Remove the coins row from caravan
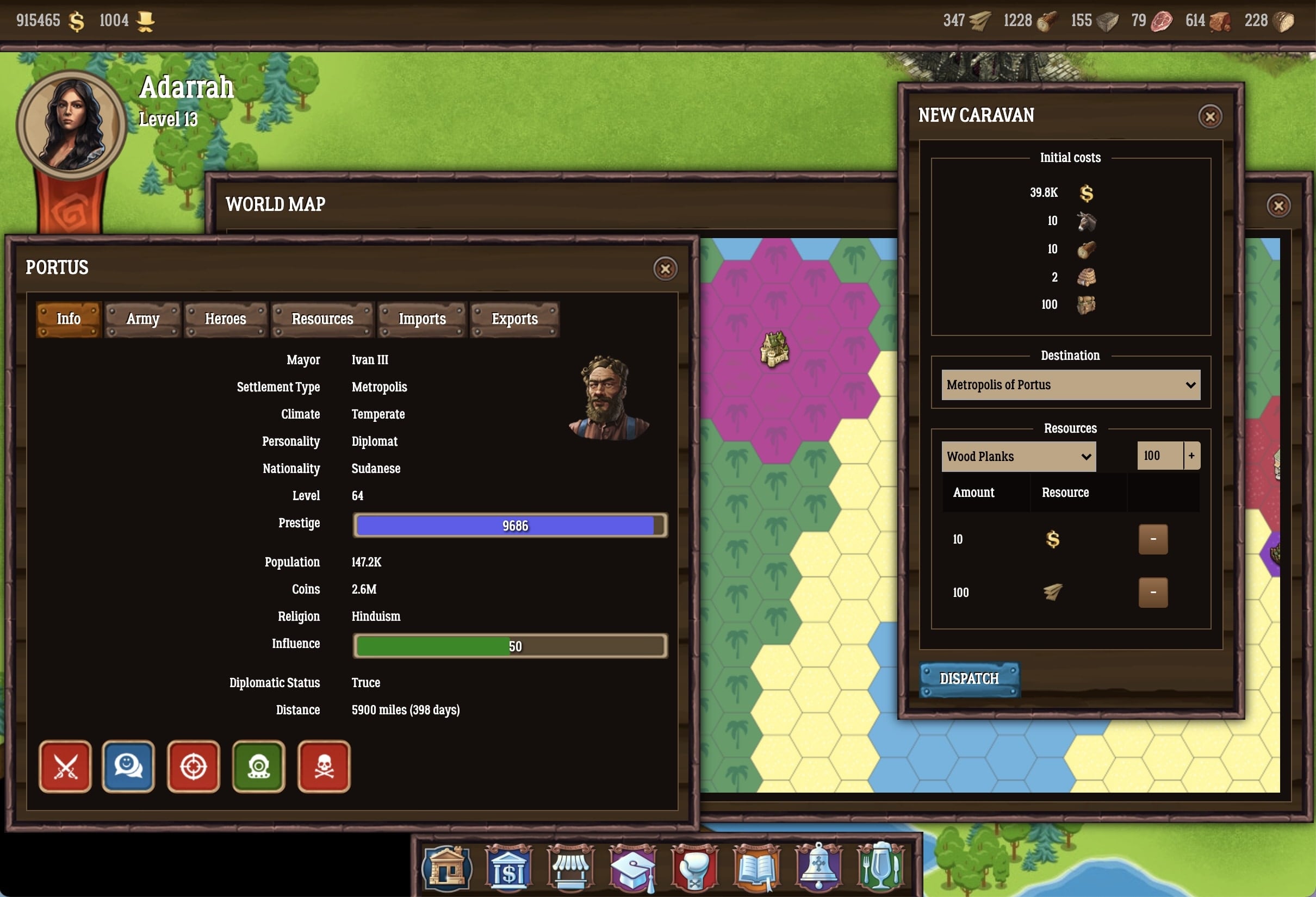Viewport: 1316px width, 897px height. (x=1153, y=539)
